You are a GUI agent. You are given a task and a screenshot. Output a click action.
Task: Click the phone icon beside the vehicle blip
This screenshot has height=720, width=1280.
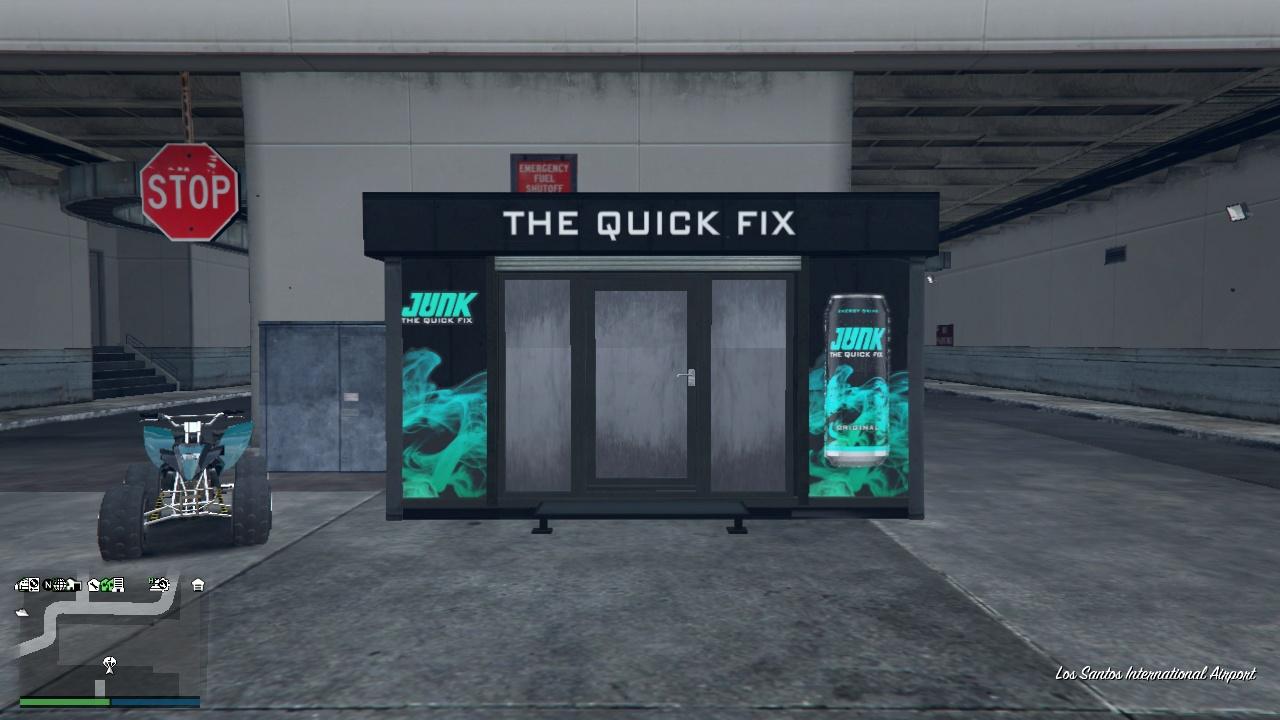33,585
